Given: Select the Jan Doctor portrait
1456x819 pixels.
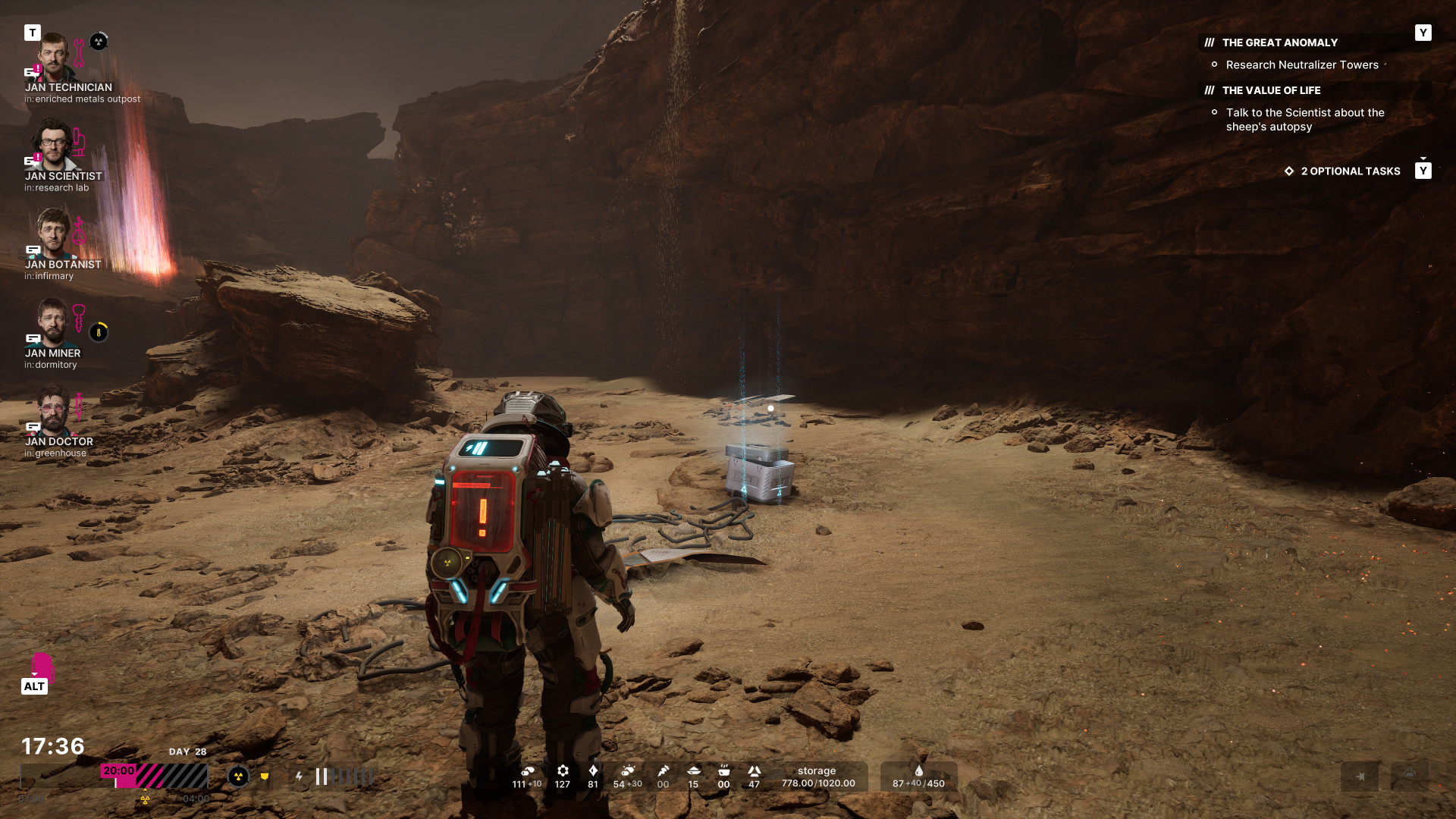Looking at the screenshot, I should click(53, 410).
